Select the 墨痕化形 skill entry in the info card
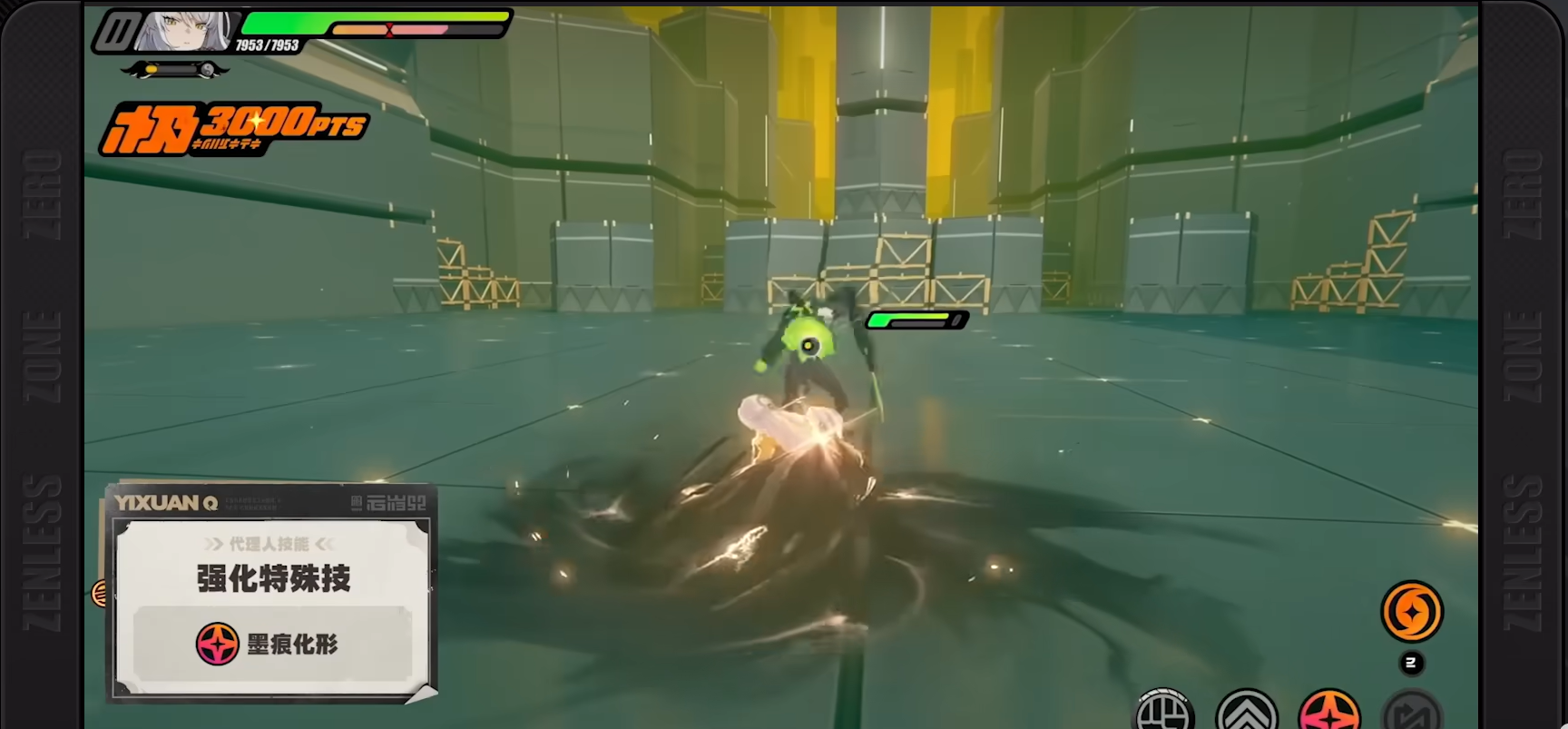Viewport: 1568px width, 729px height. pos(272,644)
